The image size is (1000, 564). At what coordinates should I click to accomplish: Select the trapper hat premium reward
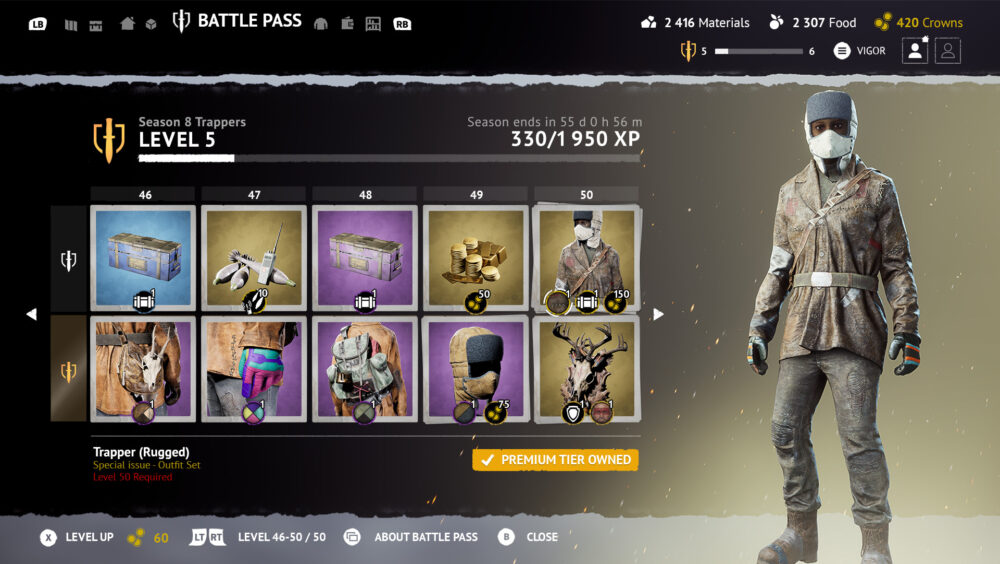coord(476,368)
